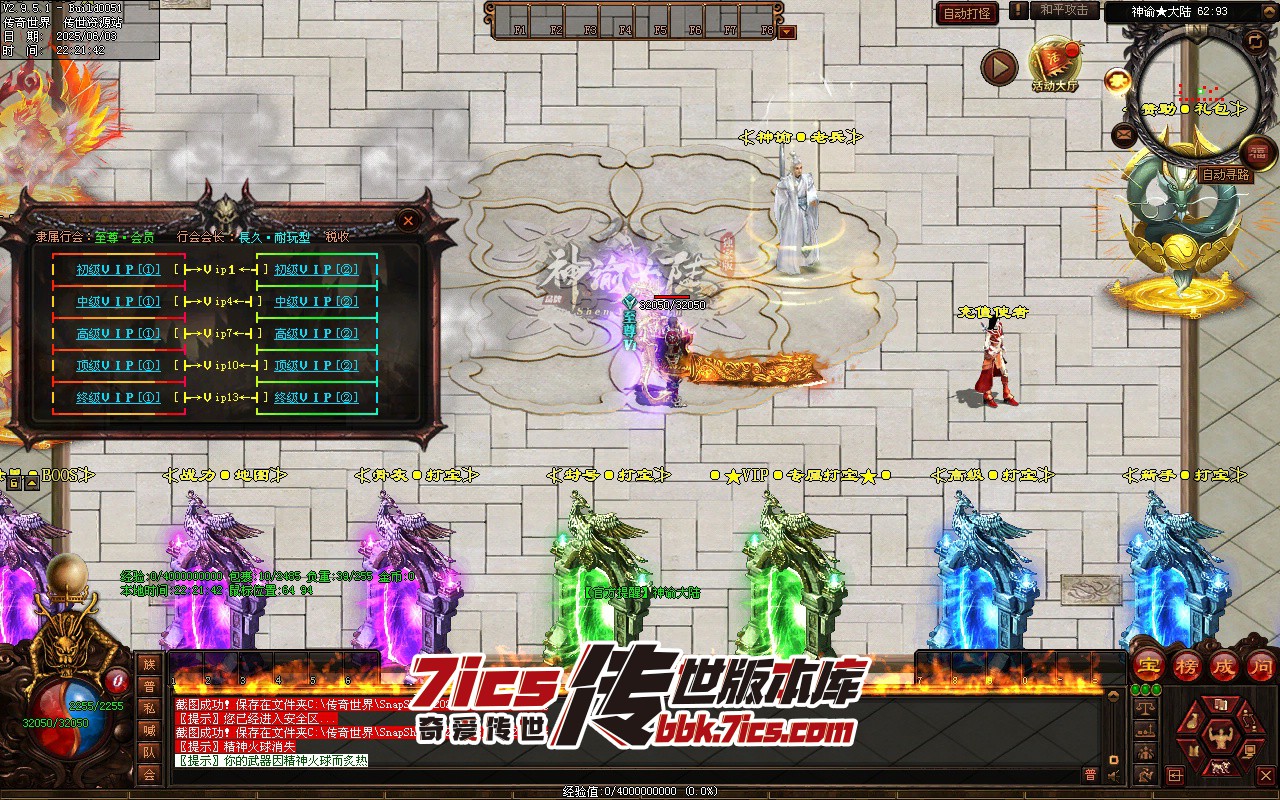1280x800 pixels.
Task: Select the 喊 shout chat channel
Action: pos(149,730)
